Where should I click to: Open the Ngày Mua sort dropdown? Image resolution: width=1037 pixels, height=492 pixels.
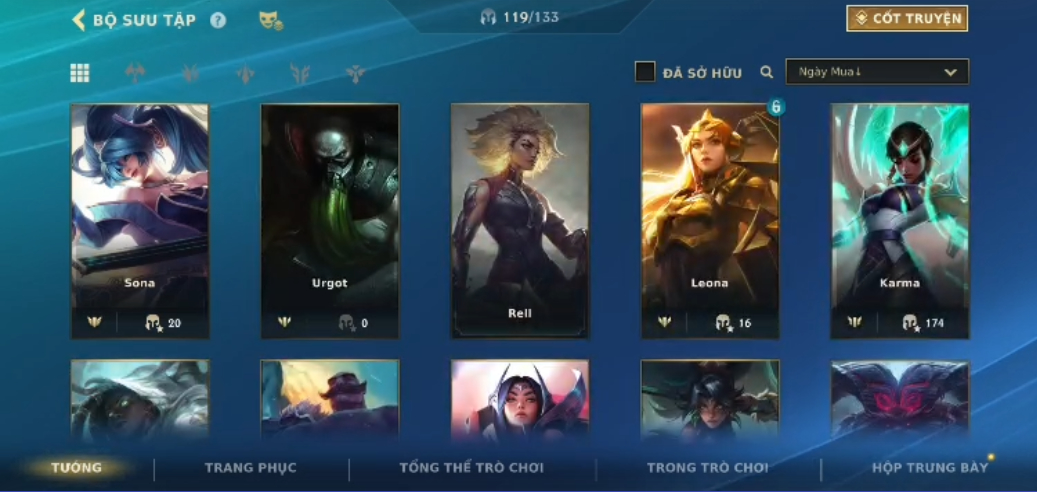click(x=877, y=72)
